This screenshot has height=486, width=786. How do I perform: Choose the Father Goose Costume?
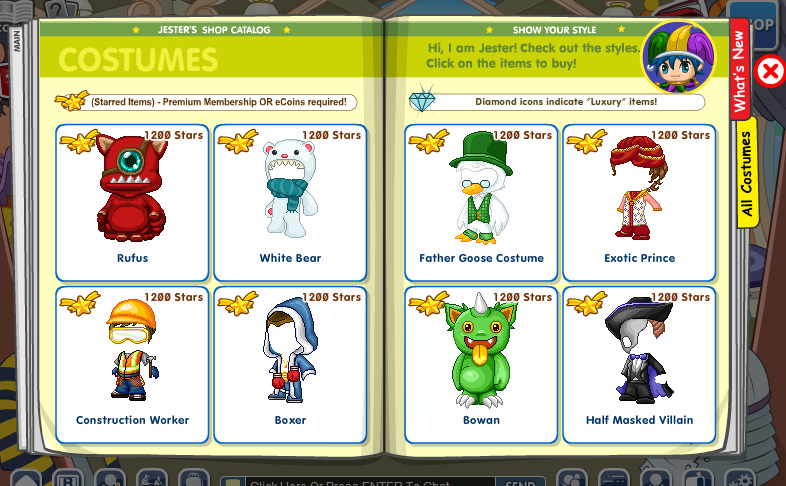pos(481,202)
